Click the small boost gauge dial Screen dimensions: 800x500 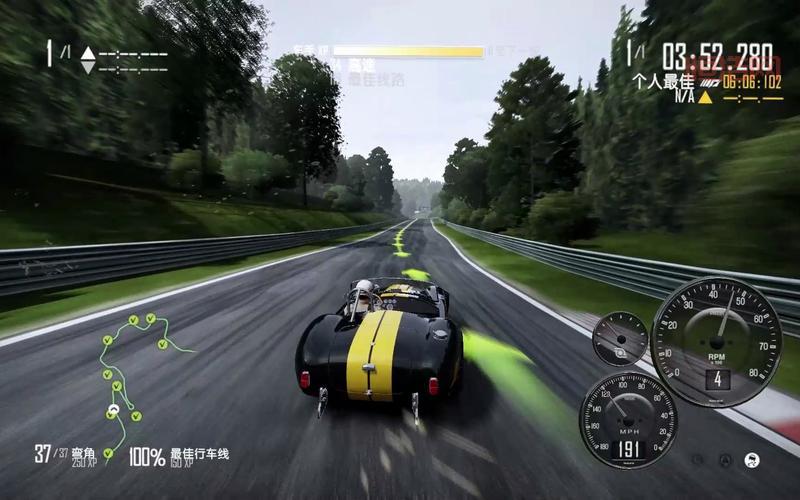point(620,338)
